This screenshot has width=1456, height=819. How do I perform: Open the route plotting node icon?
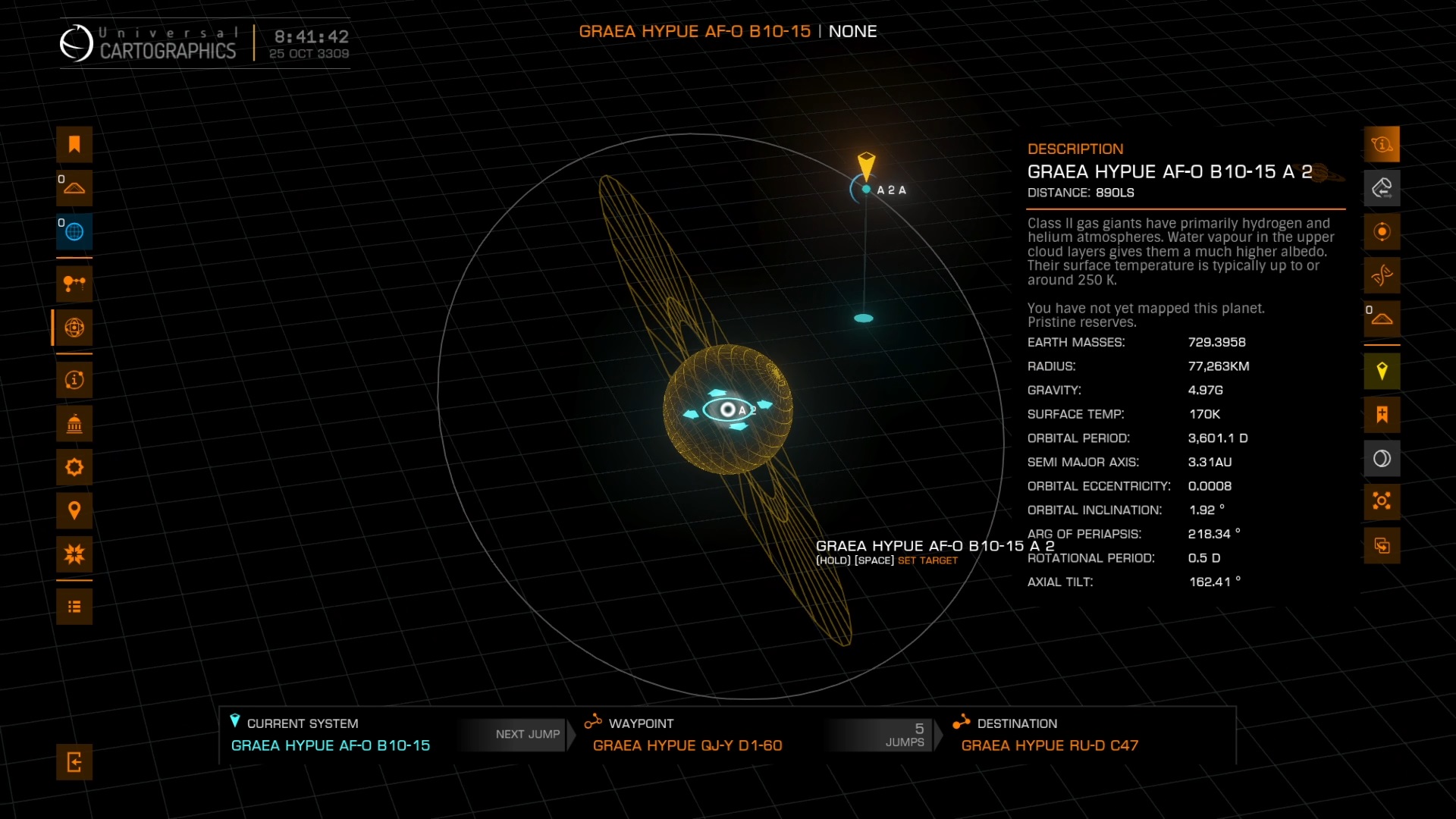[74, 284]
